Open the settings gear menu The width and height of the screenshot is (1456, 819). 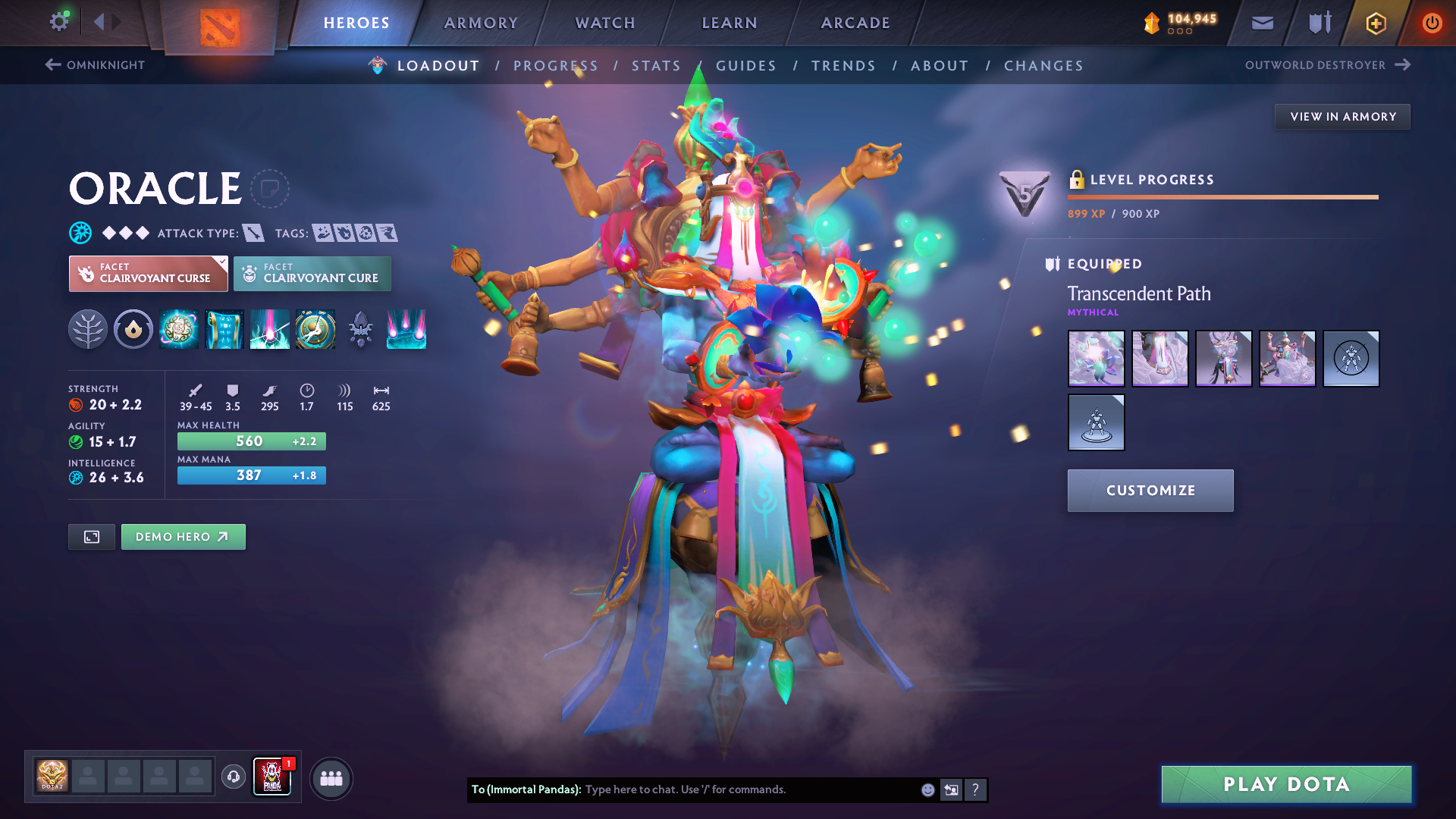(58, 22)
